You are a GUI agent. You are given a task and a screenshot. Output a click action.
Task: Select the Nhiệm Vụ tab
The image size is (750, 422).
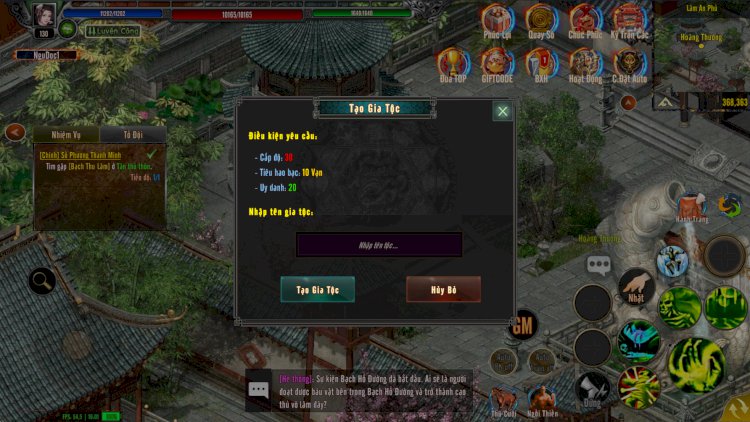click(65, 136)
